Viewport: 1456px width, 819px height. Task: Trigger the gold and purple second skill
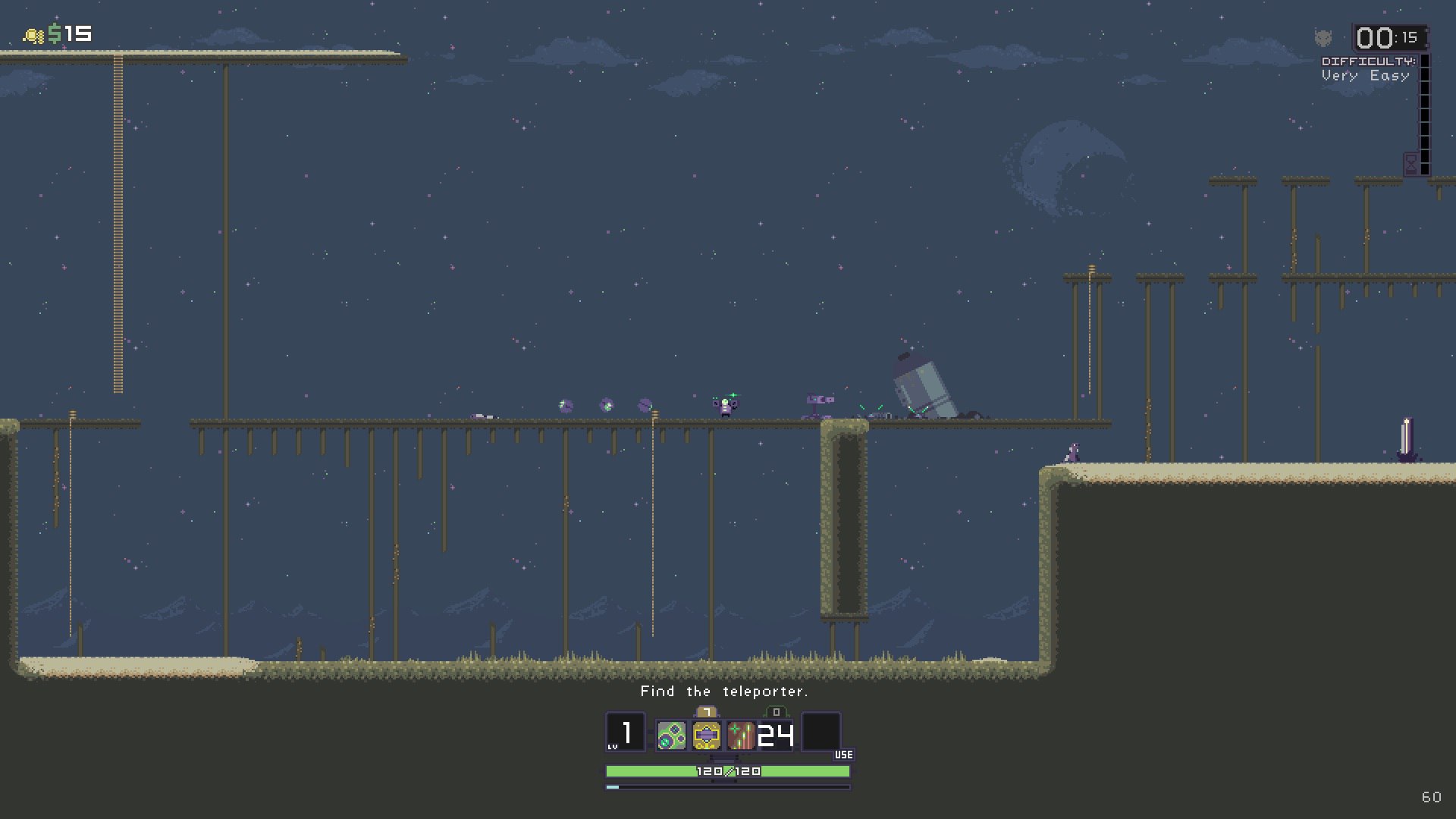pyautogui.click(x=706, y=735)
